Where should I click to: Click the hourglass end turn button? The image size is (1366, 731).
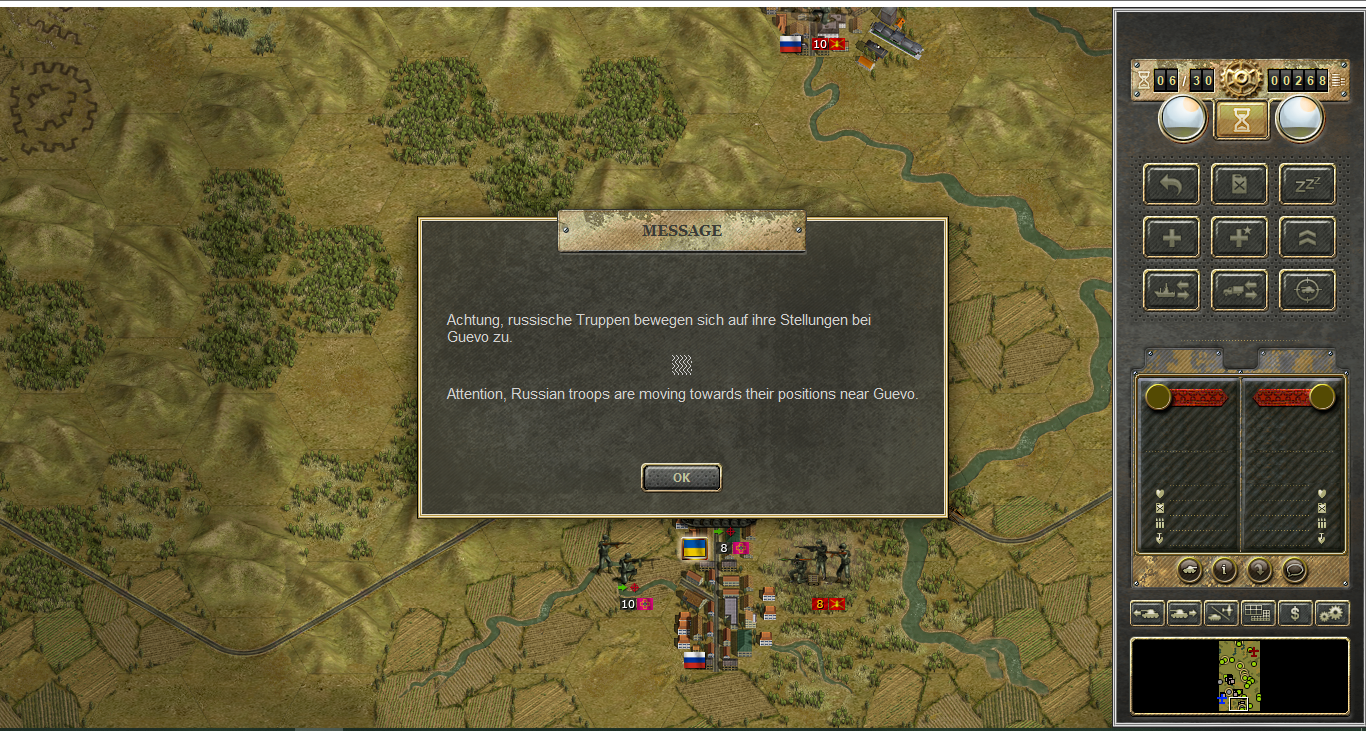[x=1241, y=121]
